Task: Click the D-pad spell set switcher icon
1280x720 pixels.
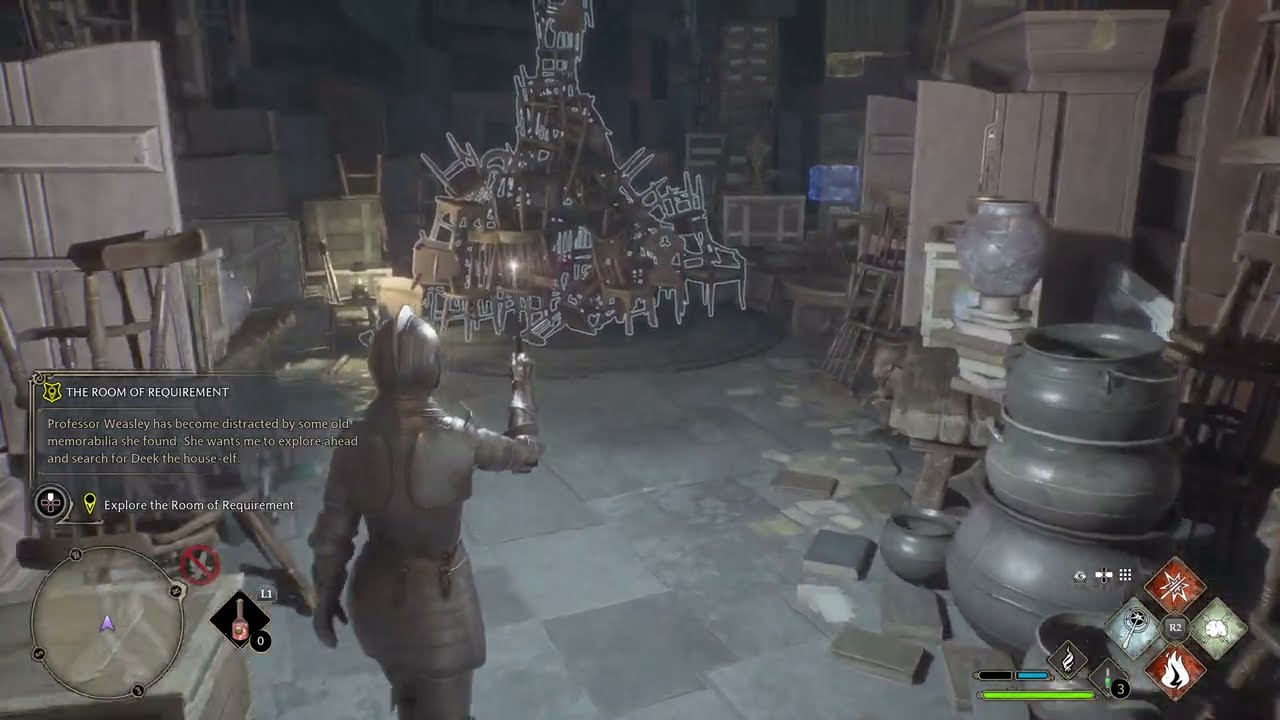Action: coord(1103,574)
